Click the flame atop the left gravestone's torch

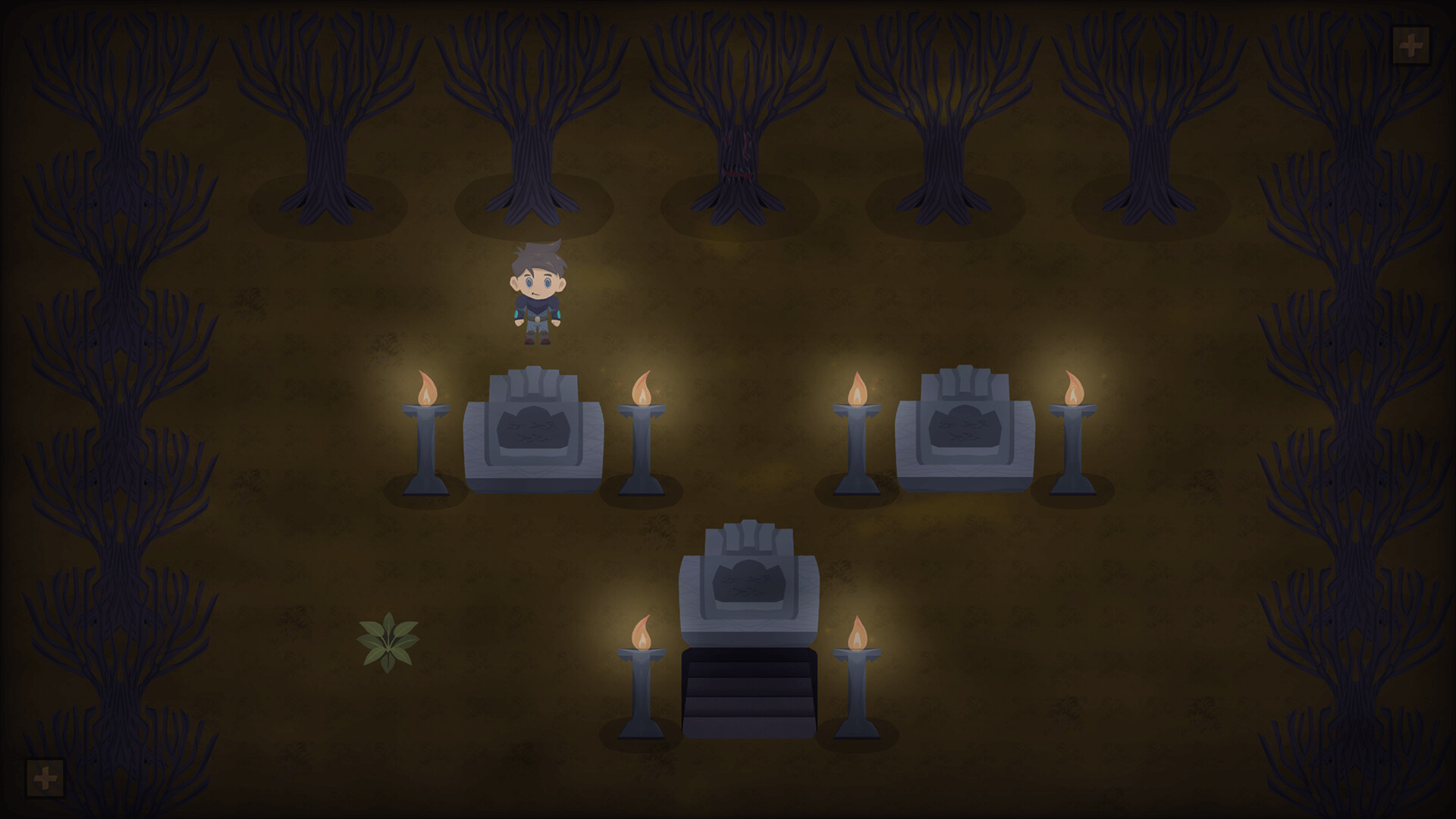(427, 387)
